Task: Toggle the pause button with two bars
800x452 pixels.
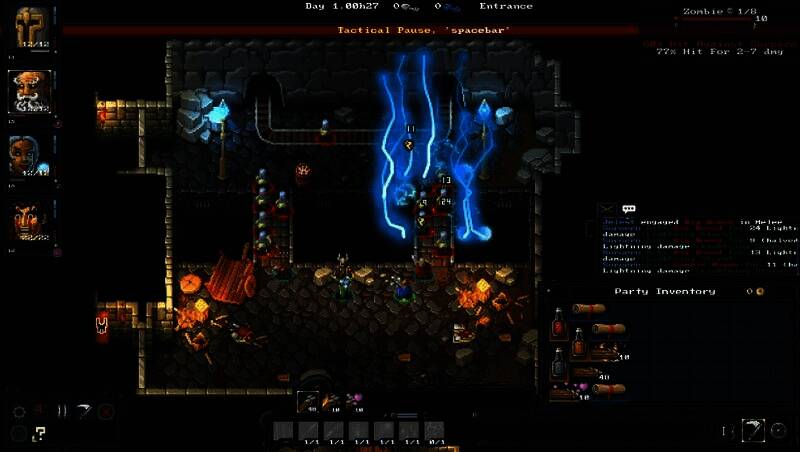Action: click(x=62, y=411)
